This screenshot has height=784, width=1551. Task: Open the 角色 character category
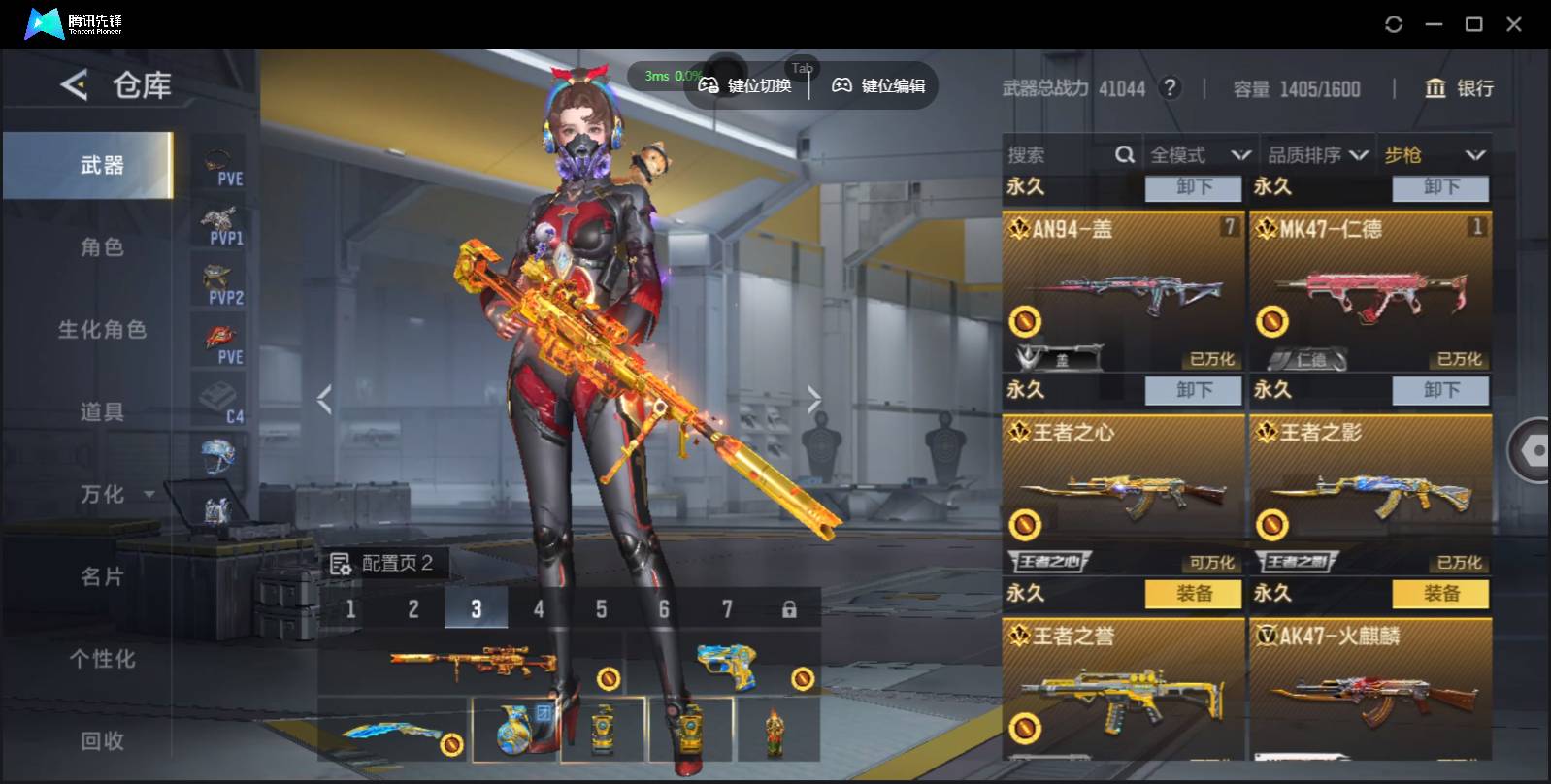click(101, 247)
